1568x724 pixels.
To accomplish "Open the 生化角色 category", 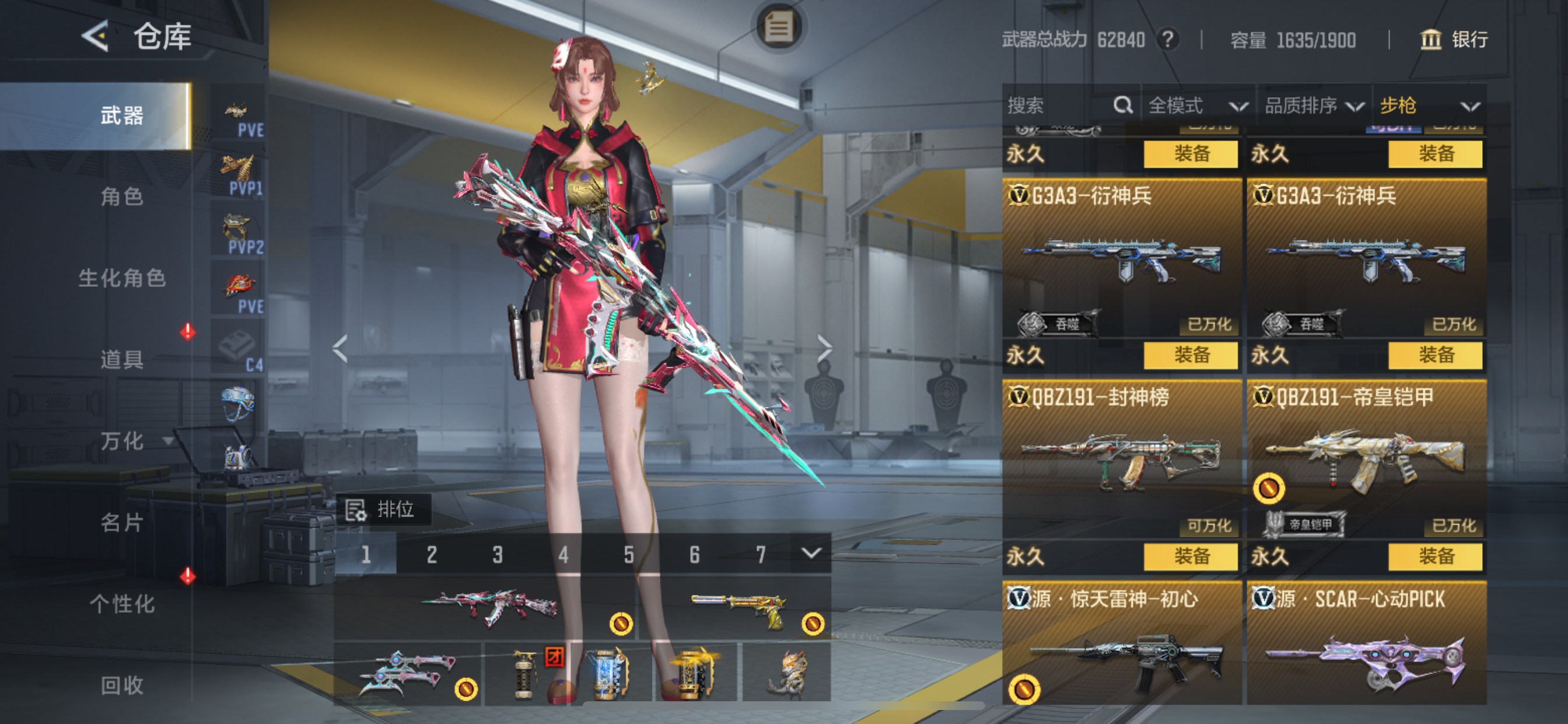I will (122, 278).
